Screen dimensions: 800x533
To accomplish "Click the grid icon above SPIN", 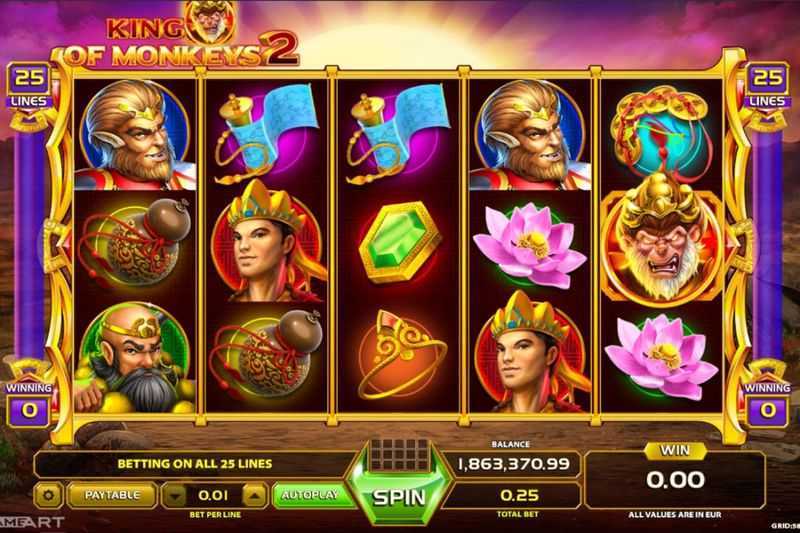I will [399, 453].
